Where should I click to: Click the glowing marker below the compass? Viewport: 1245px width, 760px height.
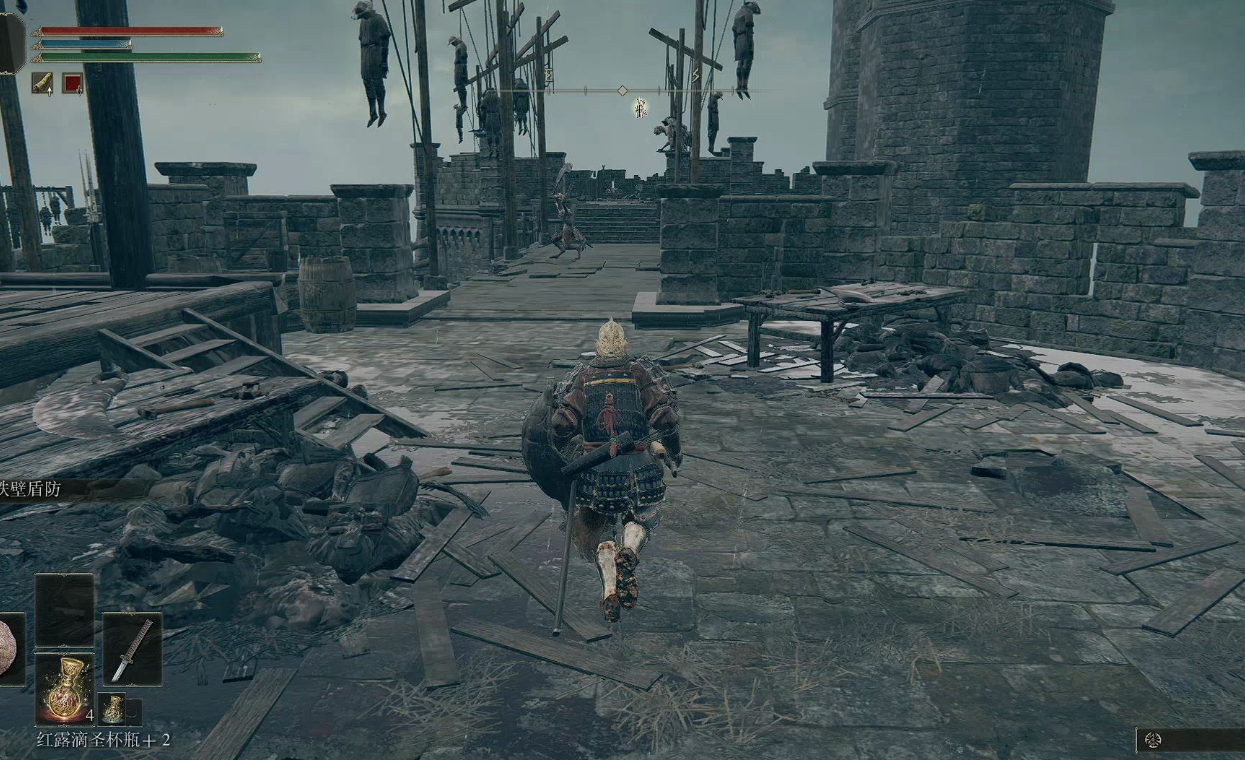[640, 108]
